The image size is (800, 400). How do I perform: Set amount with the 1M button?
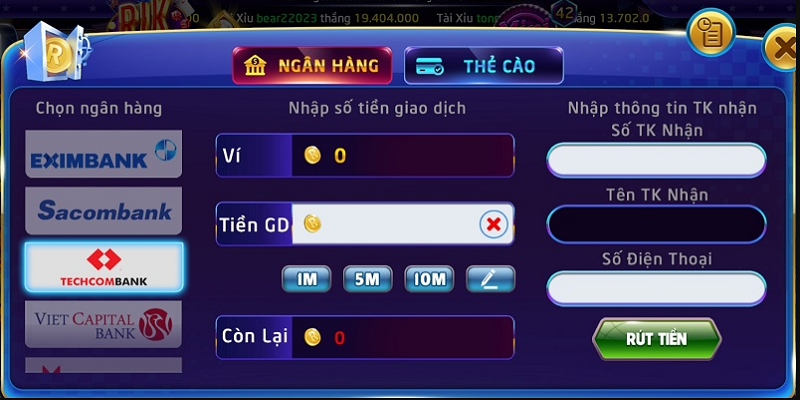(x=307, y=279)
